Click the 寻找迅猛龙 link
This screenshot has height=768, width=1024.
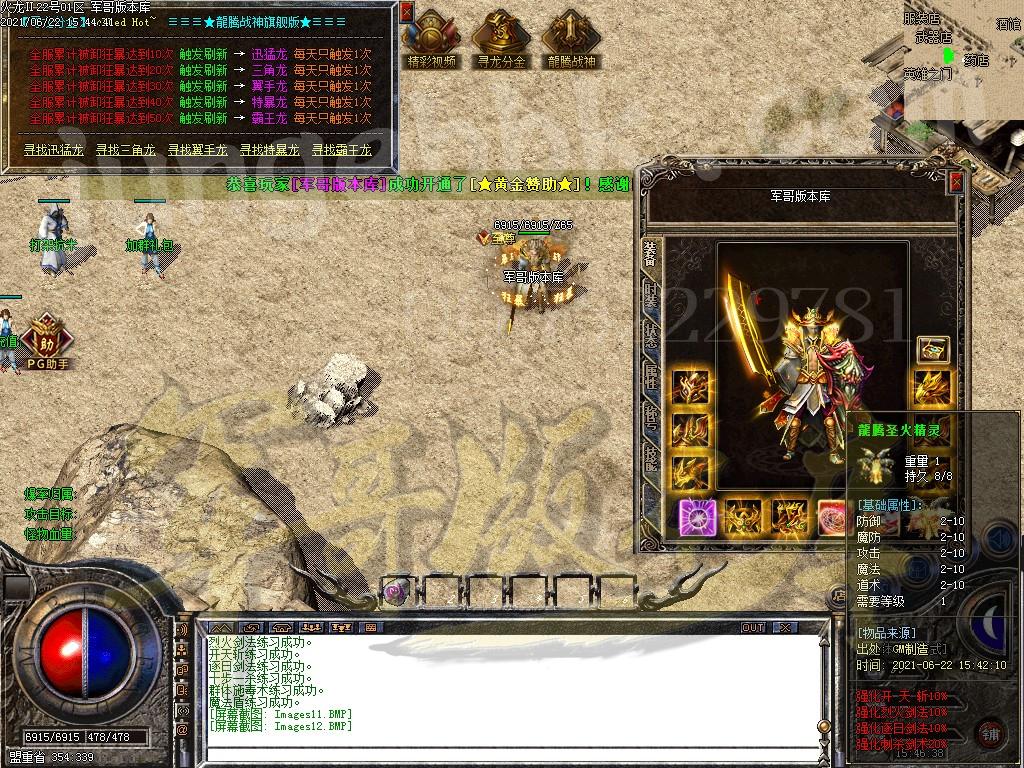[55, 150]
